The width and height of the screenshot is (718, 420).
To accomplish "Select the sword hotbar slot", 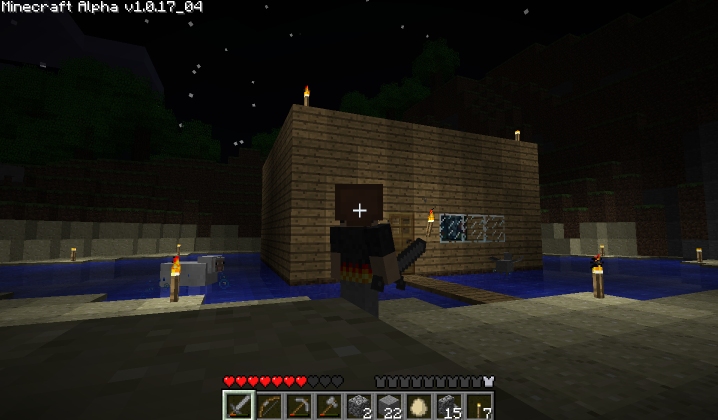I will click(x=240, y=406).
